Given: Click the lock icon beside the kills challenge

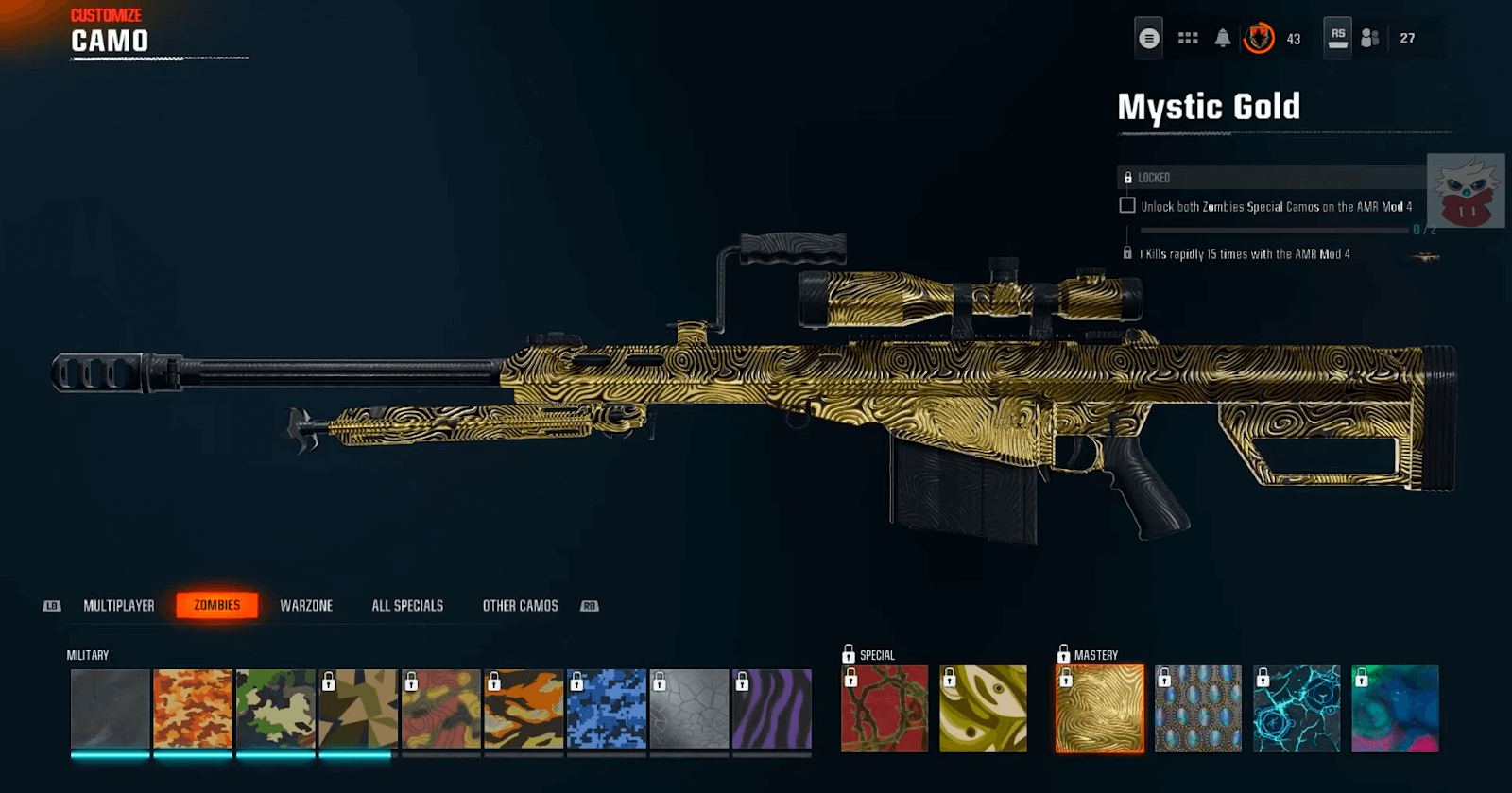Looking at the screenshot, I should click(1127, 253).
